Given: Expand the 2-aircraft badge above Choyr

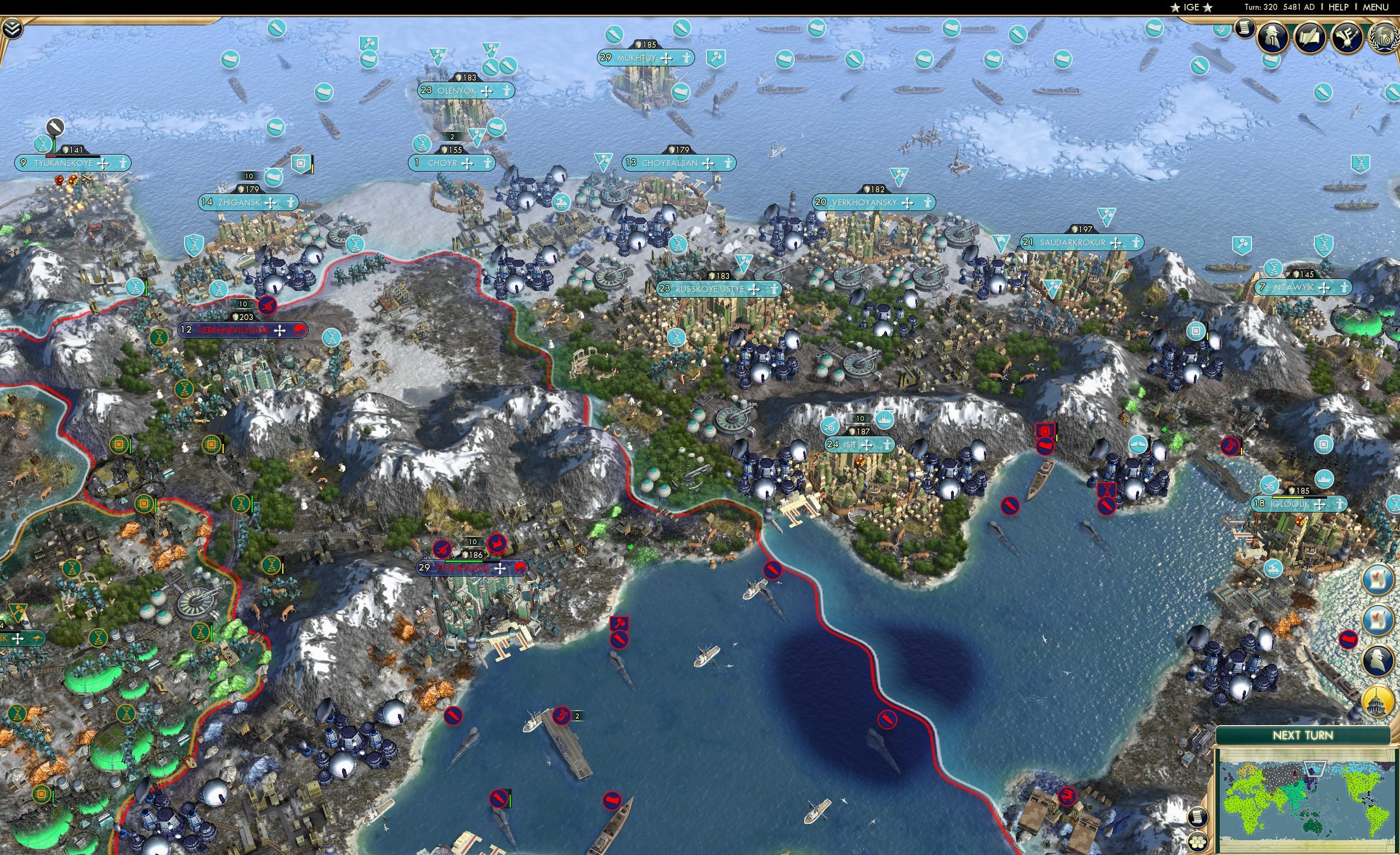Looking at the screenshot, I should [x=453, y=137].
